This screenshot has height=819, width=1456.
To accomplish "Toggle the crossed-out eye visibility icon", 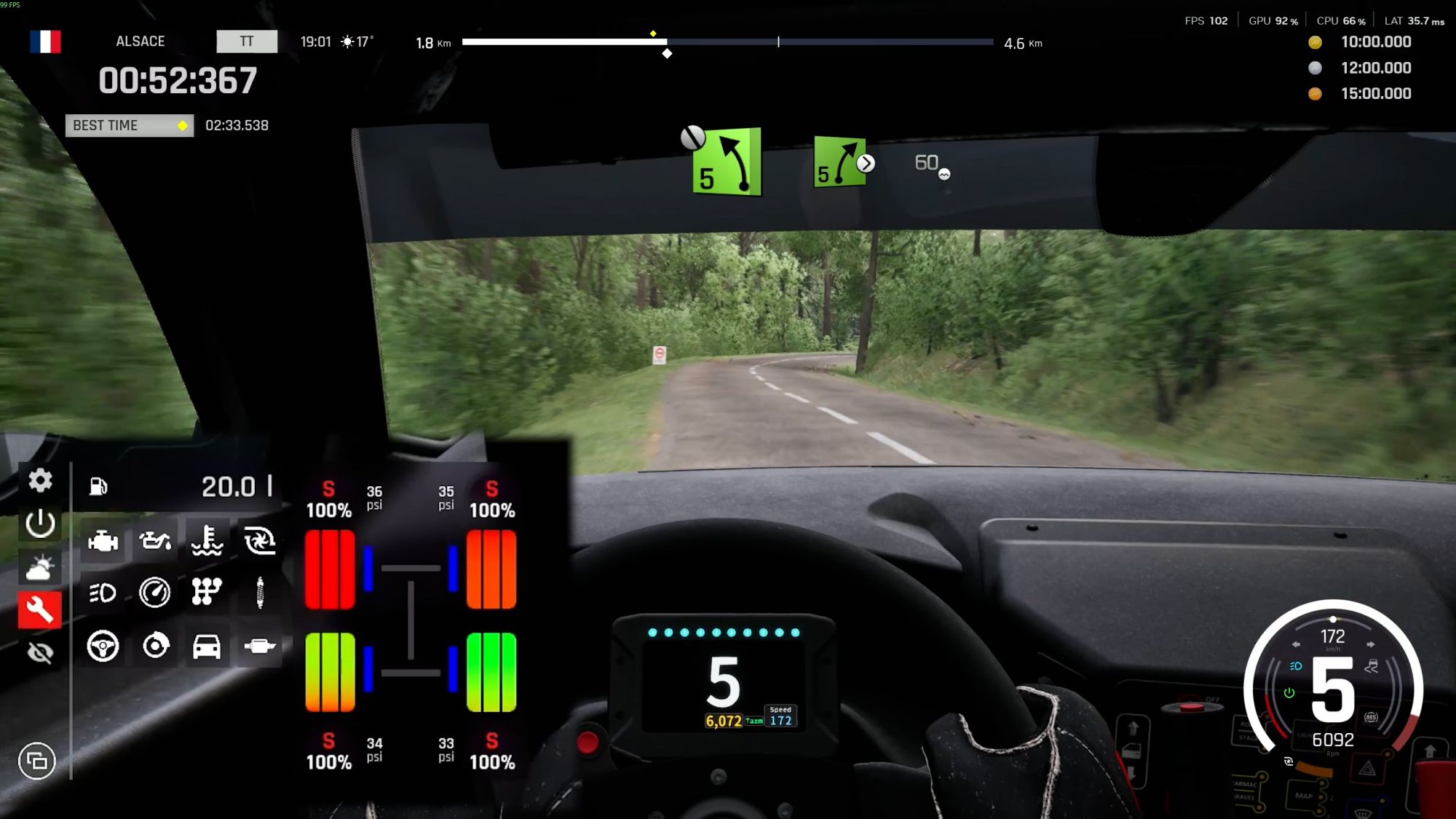I will 40,652.
